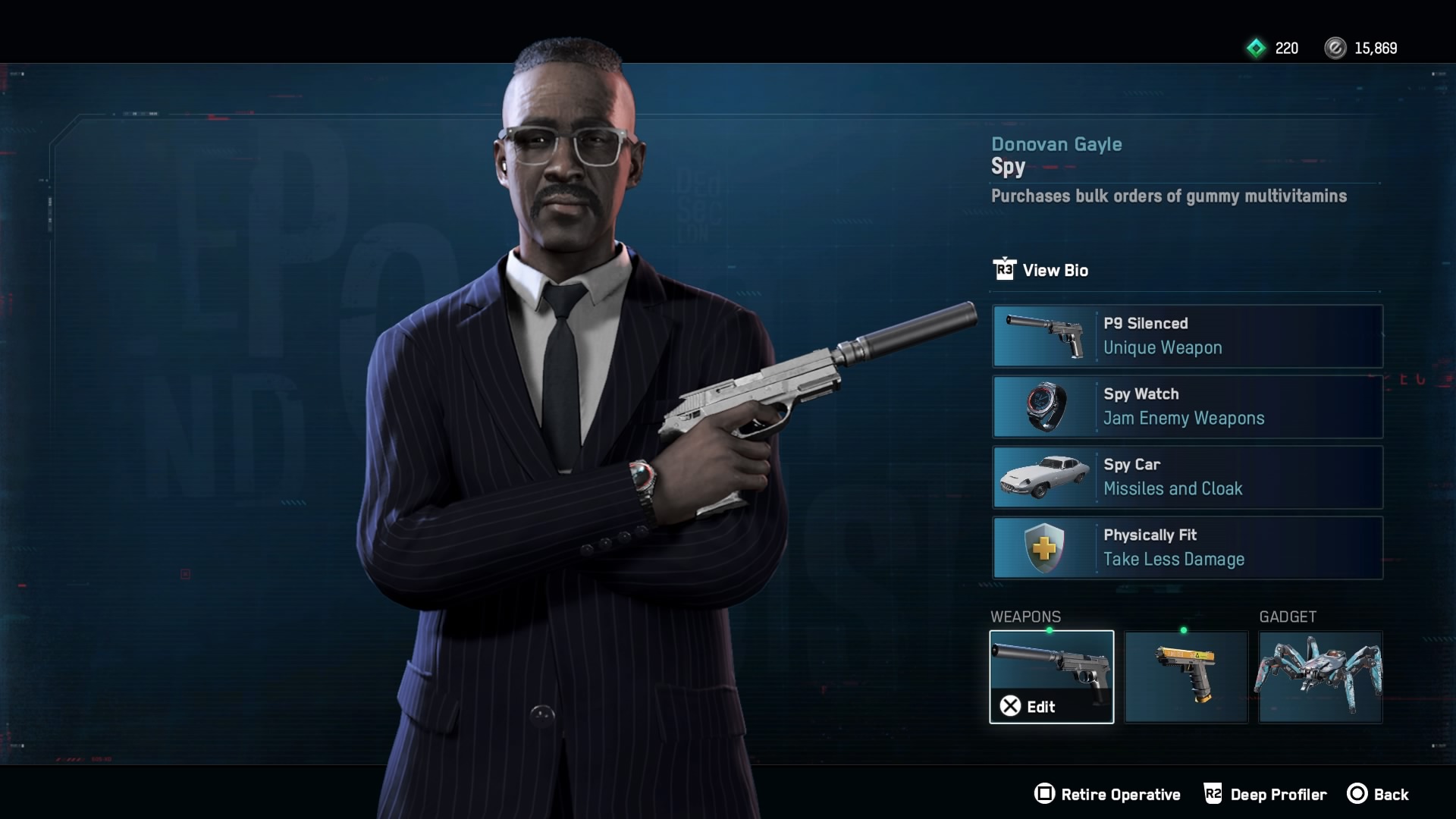The image size is (1456, 819).
Task: Click Retire Operative
Action: coord(1109,794)
